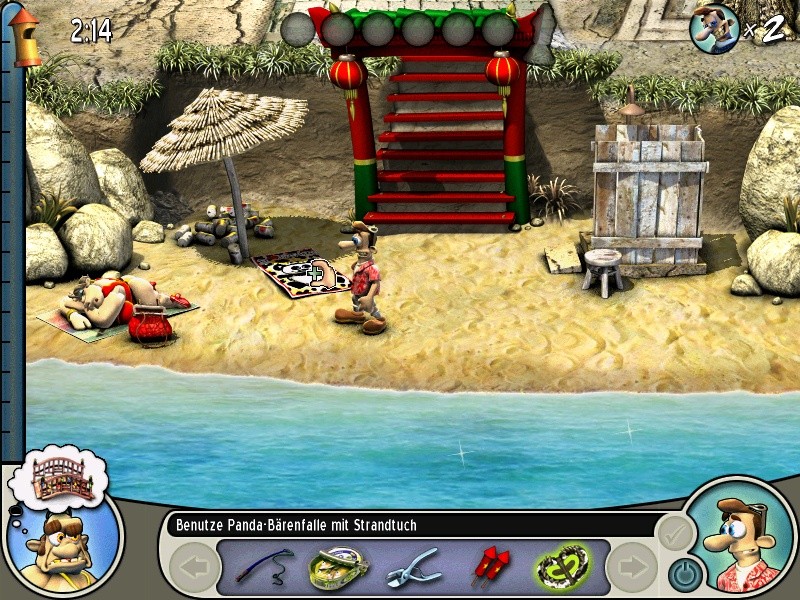Advance inventory with the right arrow button

631,569
